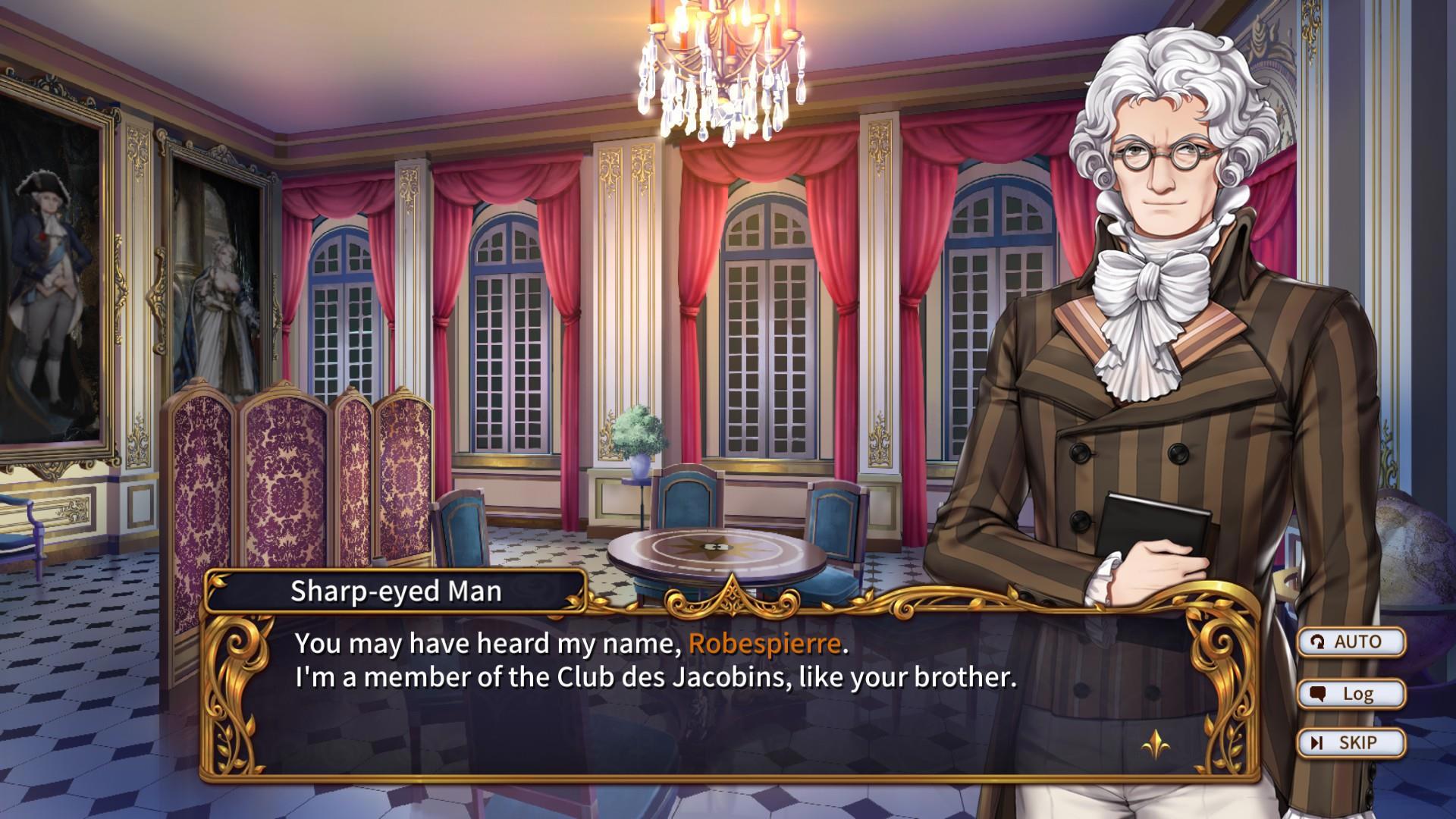Advance dialogue with the fleur-de-lis indicator
1456x819 pixels.
[x=1155, y=744]
